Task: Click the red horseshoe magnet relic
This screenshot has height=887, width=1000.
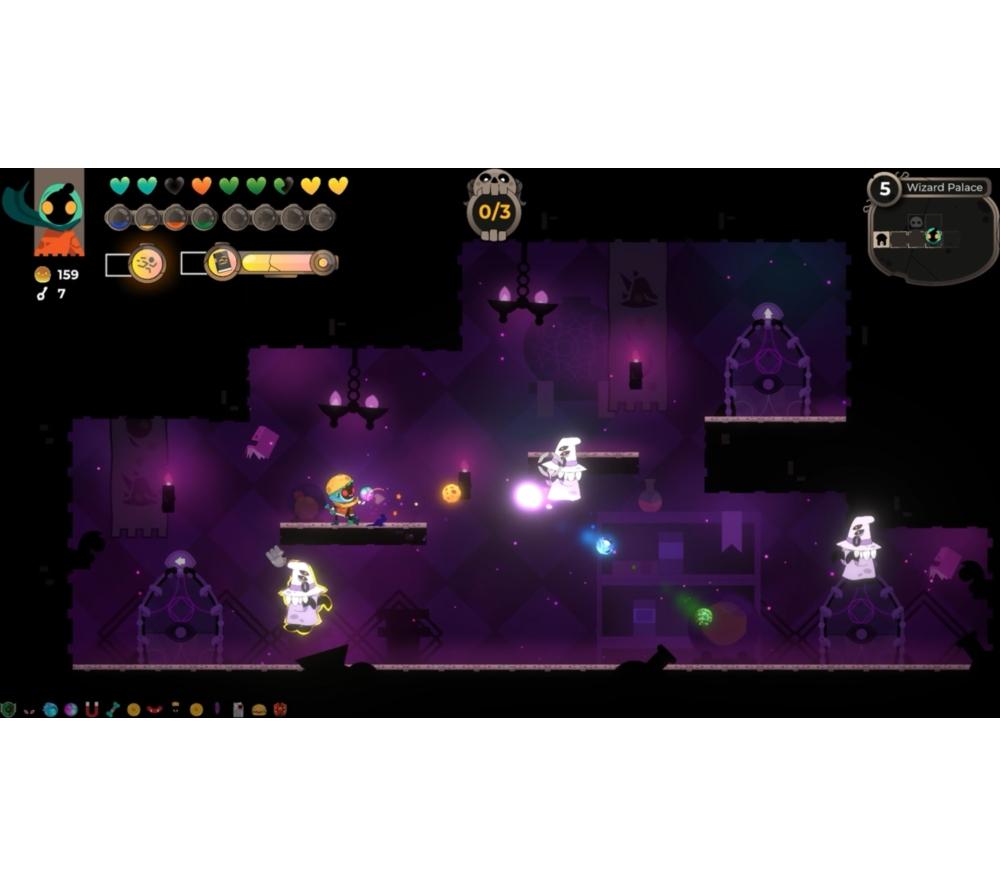Action: 92,709
